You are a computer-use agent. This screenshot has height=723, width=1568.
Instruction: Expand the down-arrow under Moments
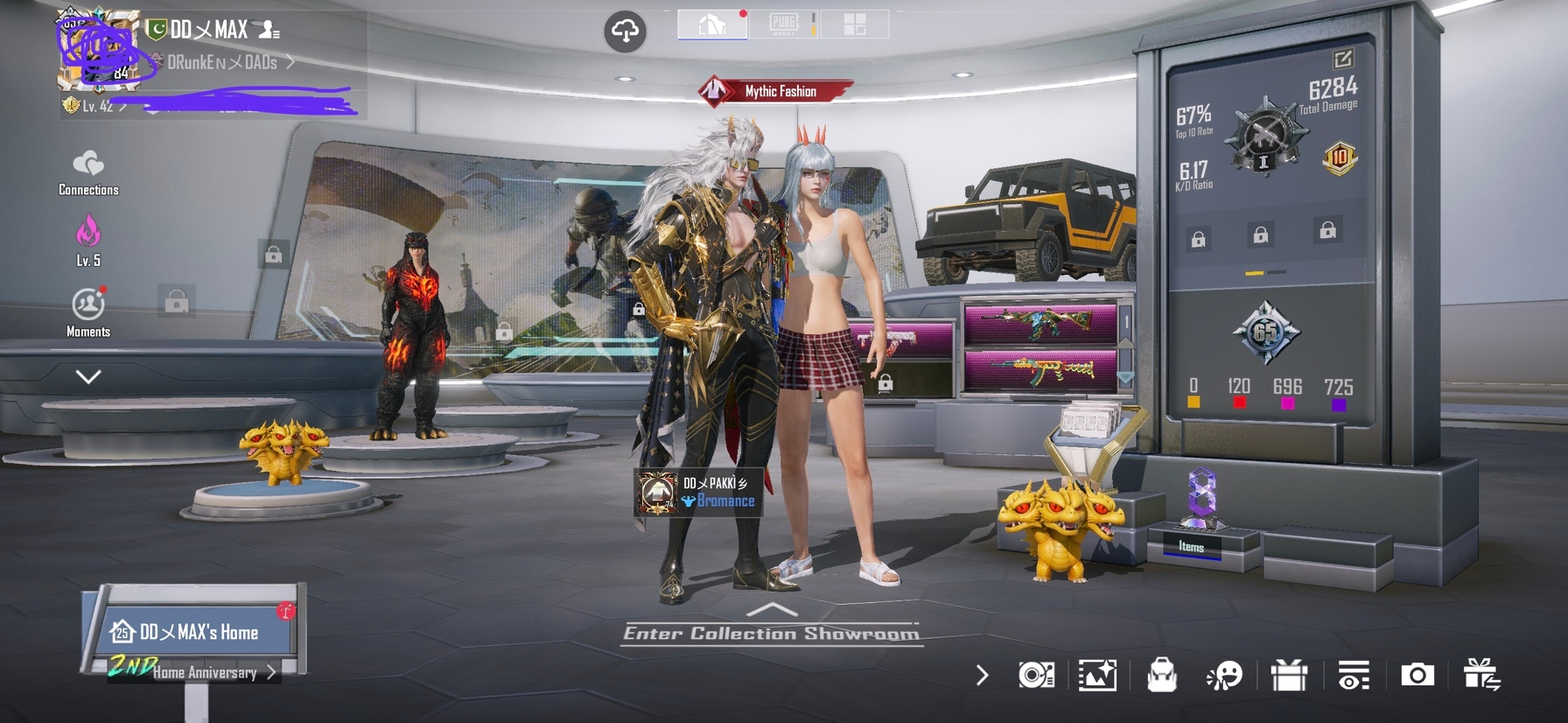pyautogui.click(x=88, y=376)
